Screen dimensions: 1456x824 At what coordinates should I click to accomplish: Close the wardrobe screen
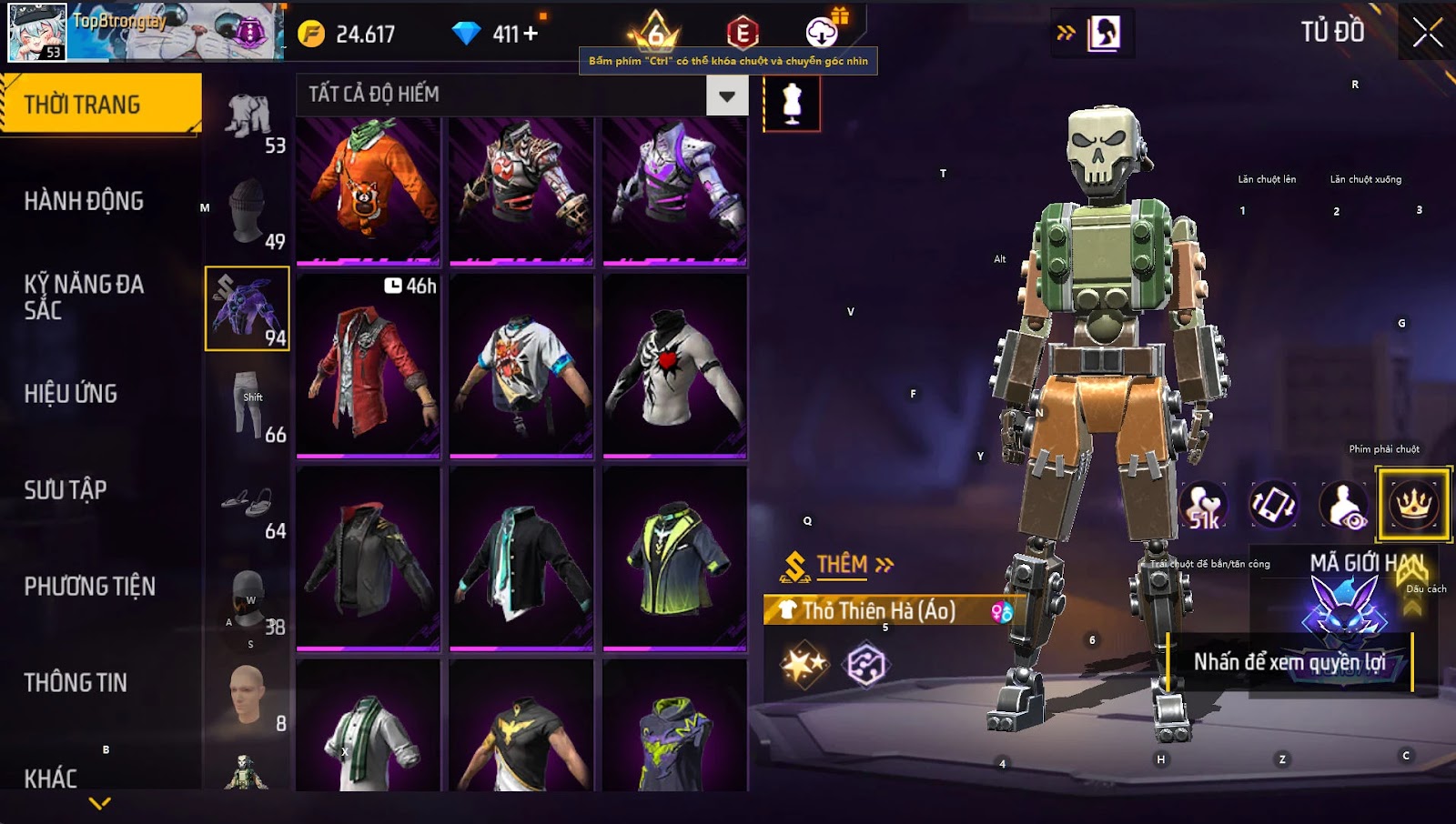pos(1427,33)
